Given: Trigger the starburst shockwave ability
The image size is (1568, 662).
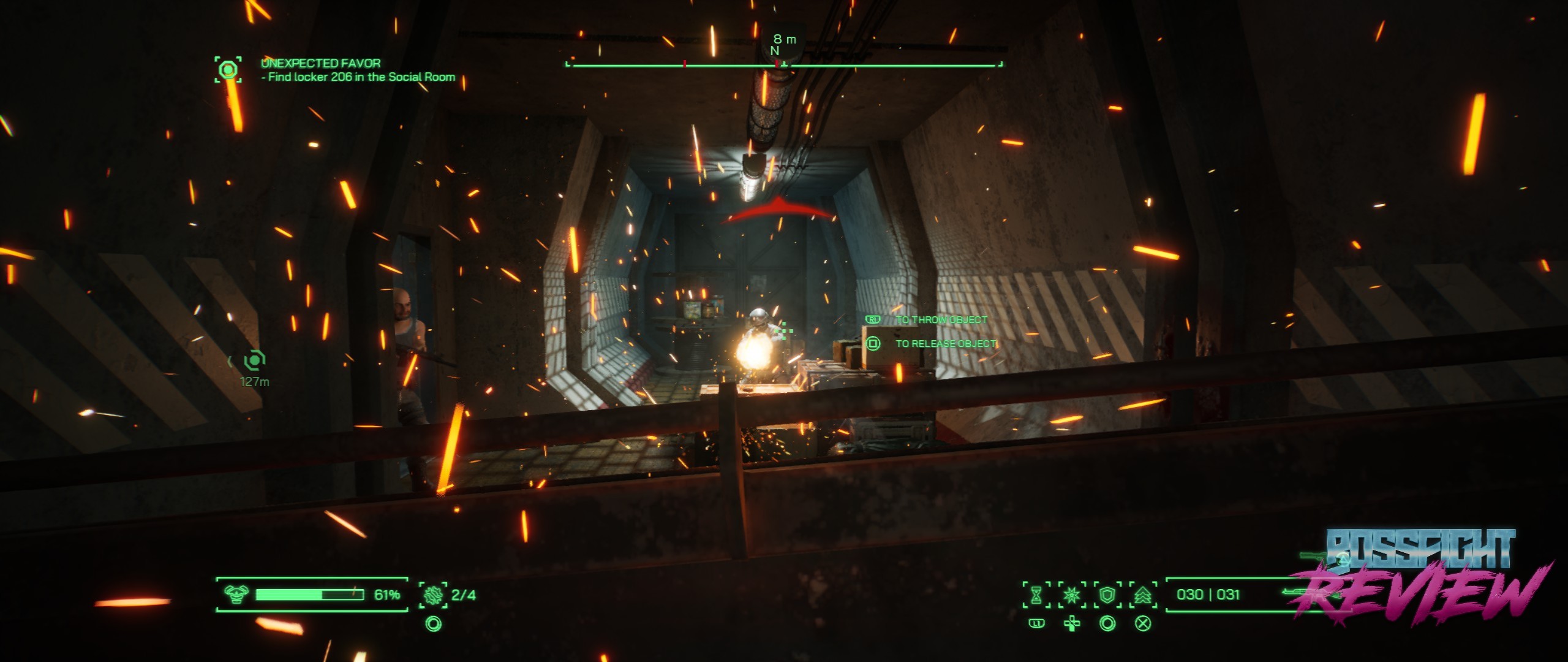Looking at the screenshot, I should (x=1072, y=595).
